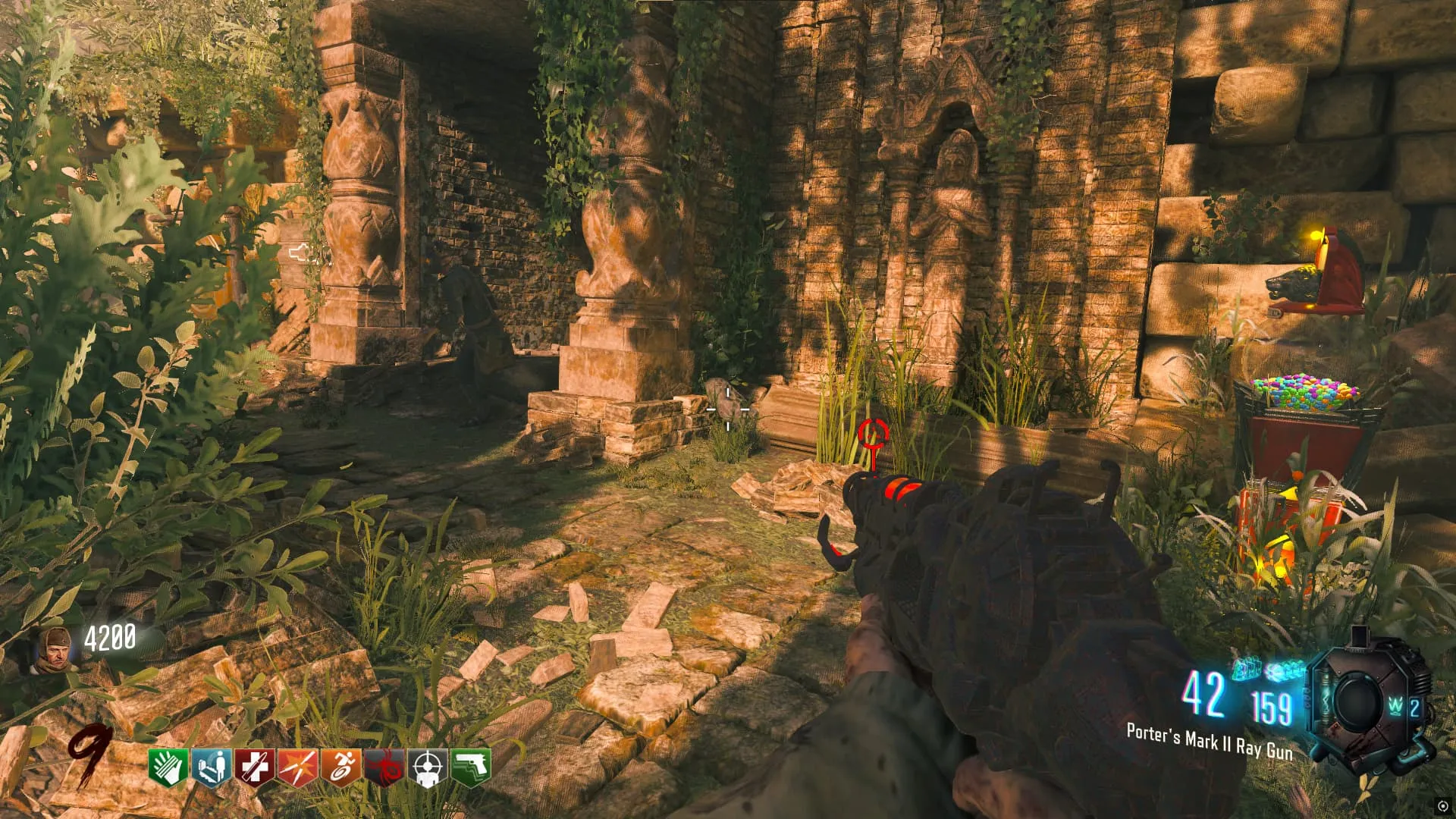Click the small capture overlay icon in corner

1442,806
